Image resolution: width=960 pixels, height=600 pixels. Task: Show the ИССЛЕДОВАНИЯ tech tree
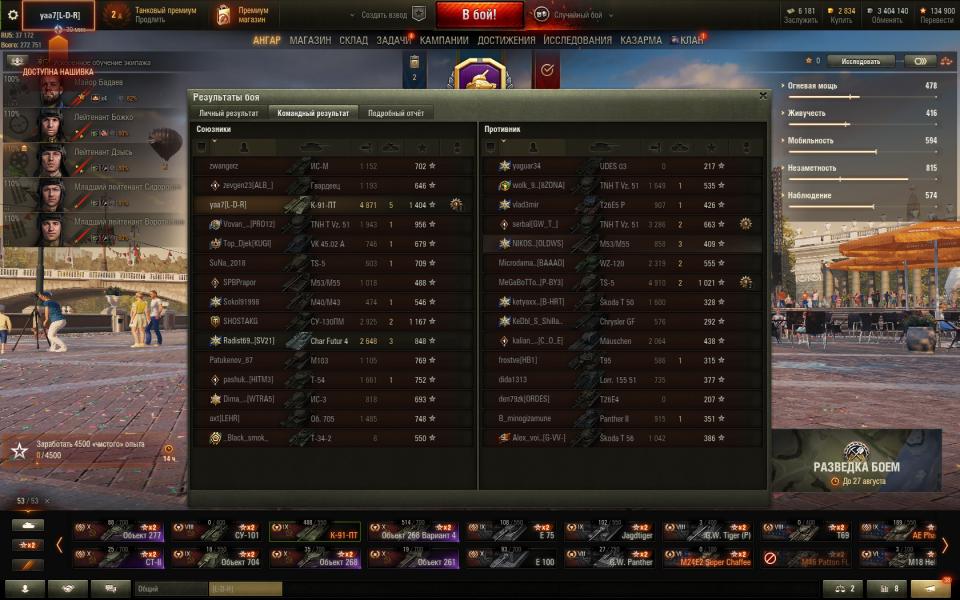tap(577, 40)
